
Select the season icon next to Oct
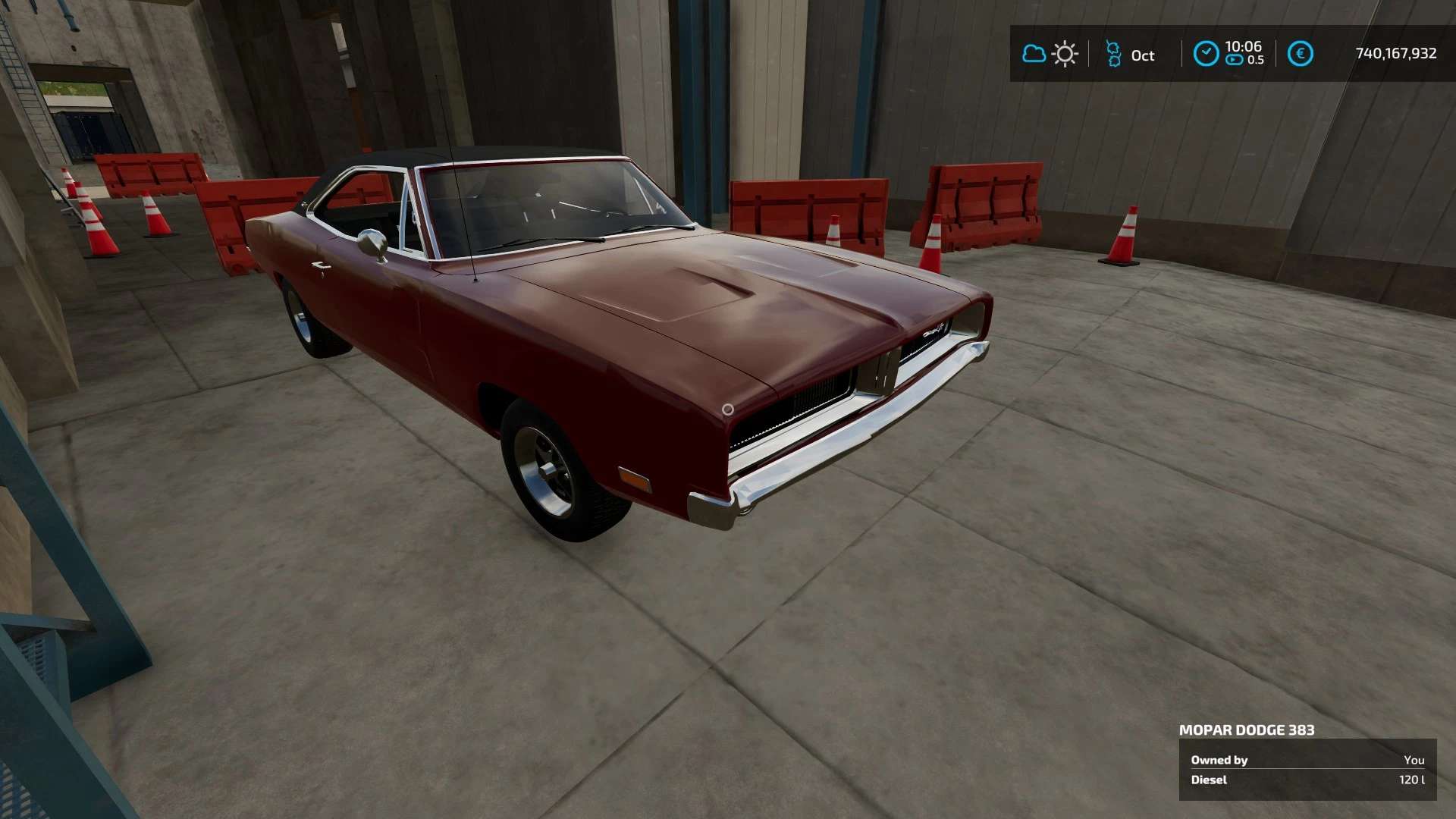coord(1113,54)
